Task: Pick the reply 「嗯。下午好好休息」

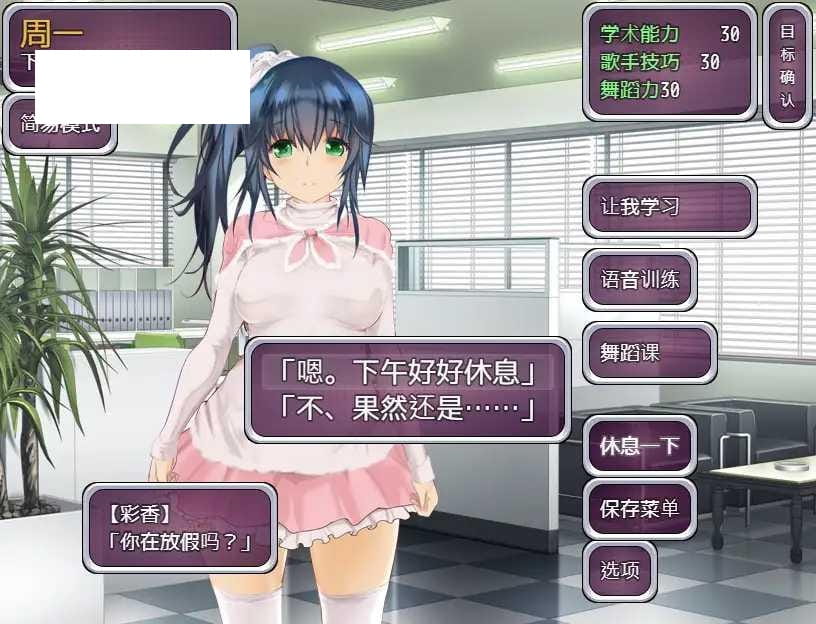Action: [407, 373]
